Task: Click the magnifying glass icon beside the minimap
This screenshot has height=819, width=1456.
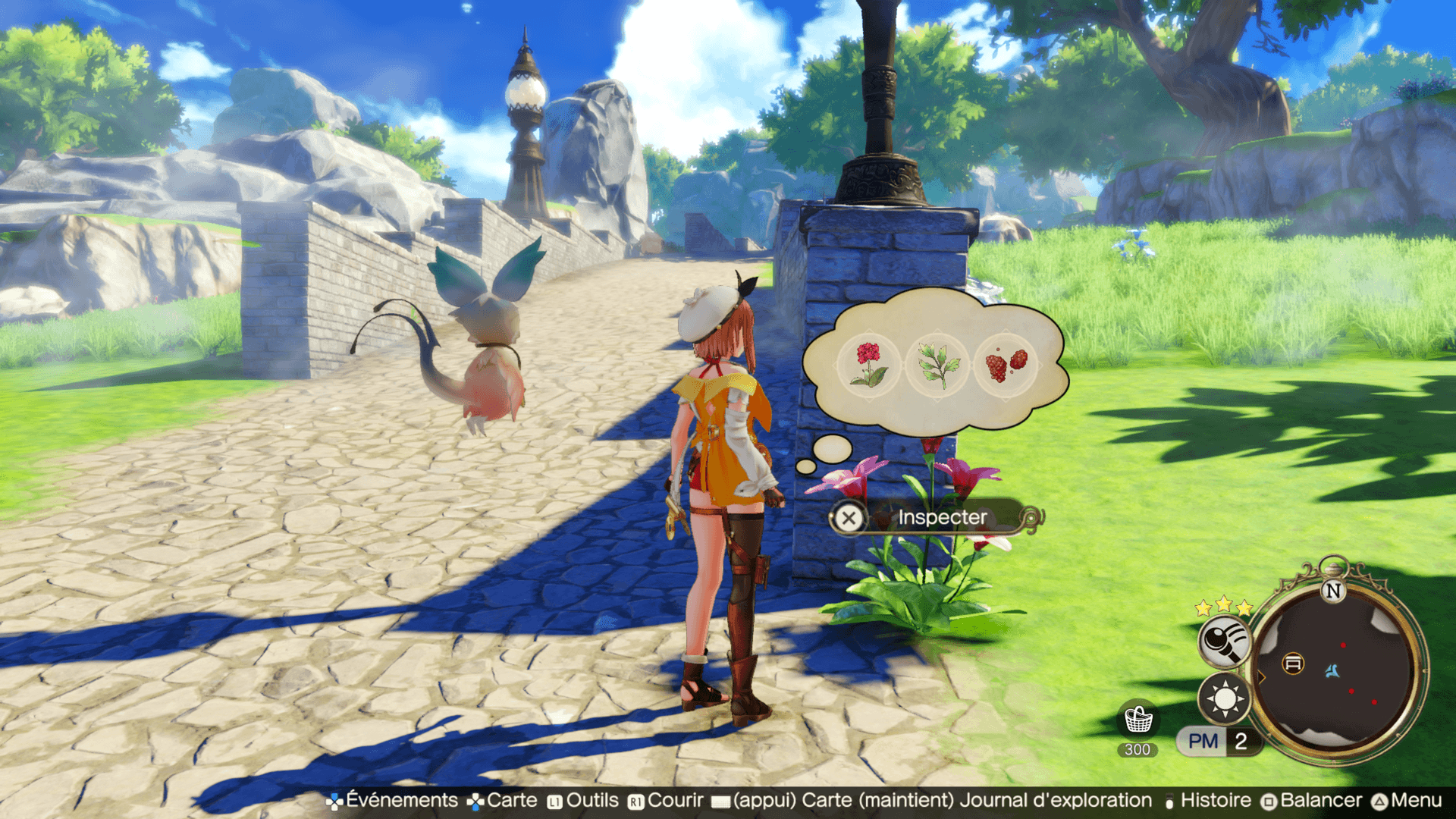Action: tap(1223, 642)
